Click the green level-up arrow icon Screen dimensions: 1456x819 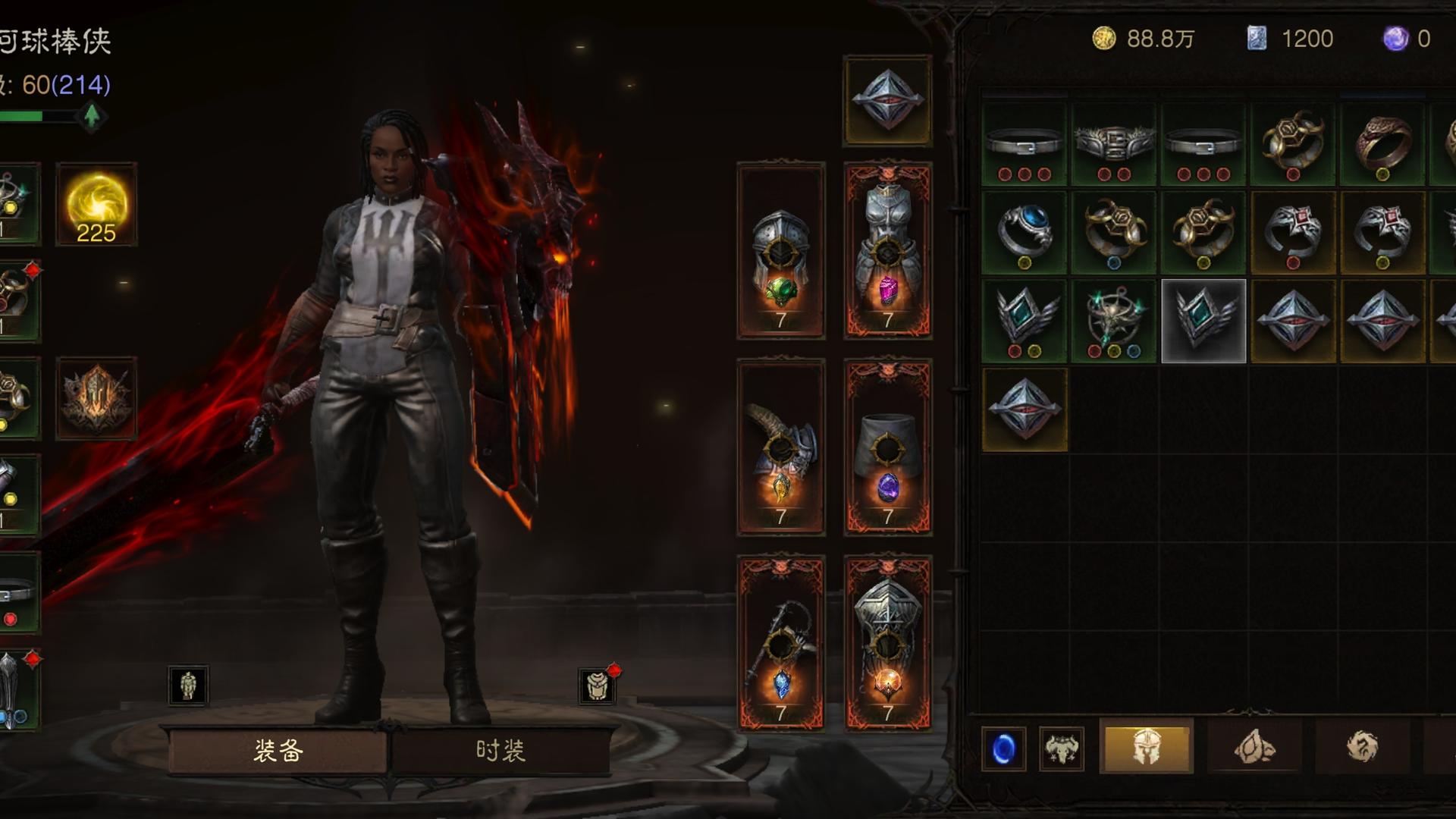[92, 116]
